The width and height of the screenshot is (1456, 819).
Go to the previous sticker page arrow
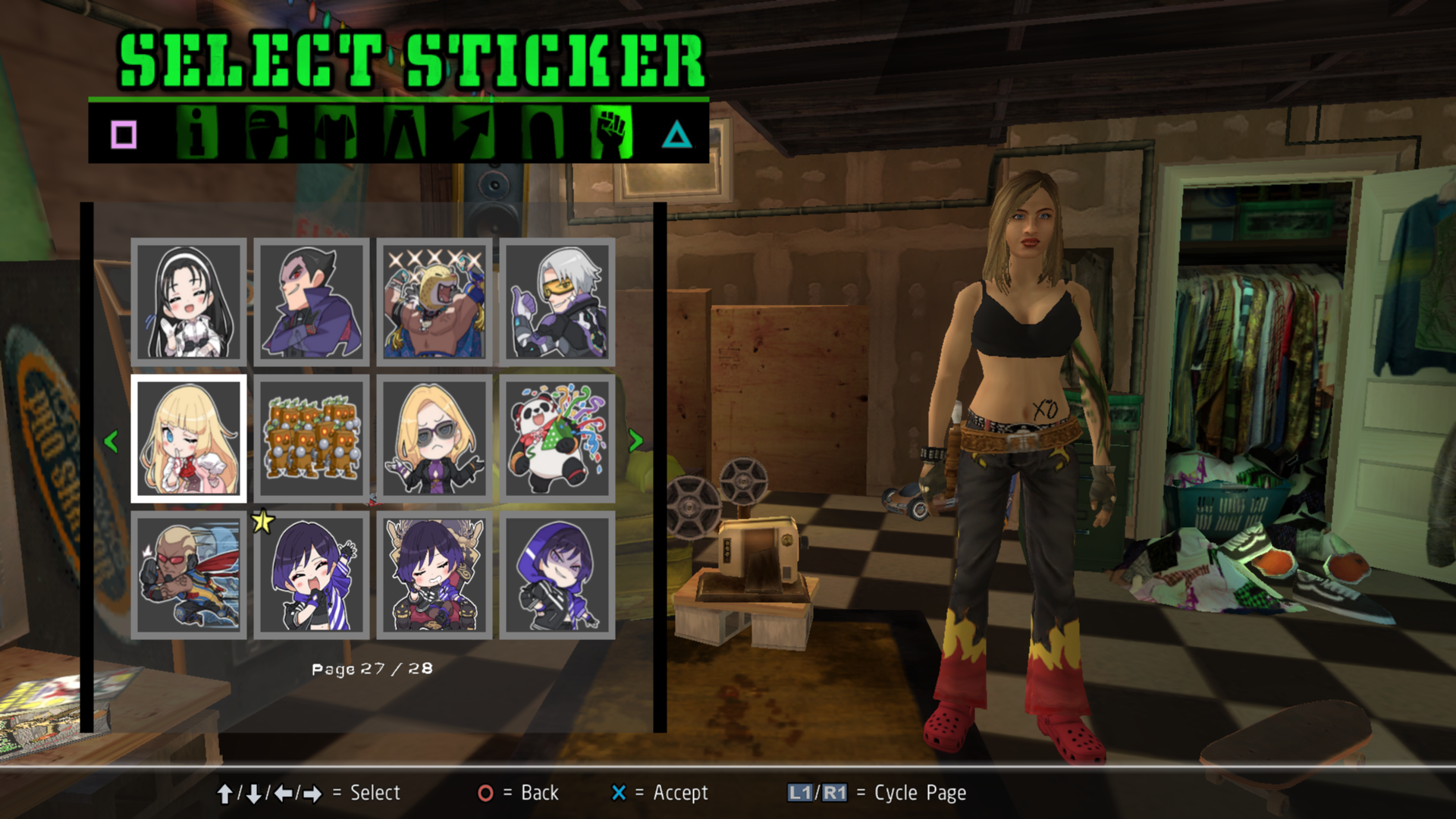(x=111, y=441)
